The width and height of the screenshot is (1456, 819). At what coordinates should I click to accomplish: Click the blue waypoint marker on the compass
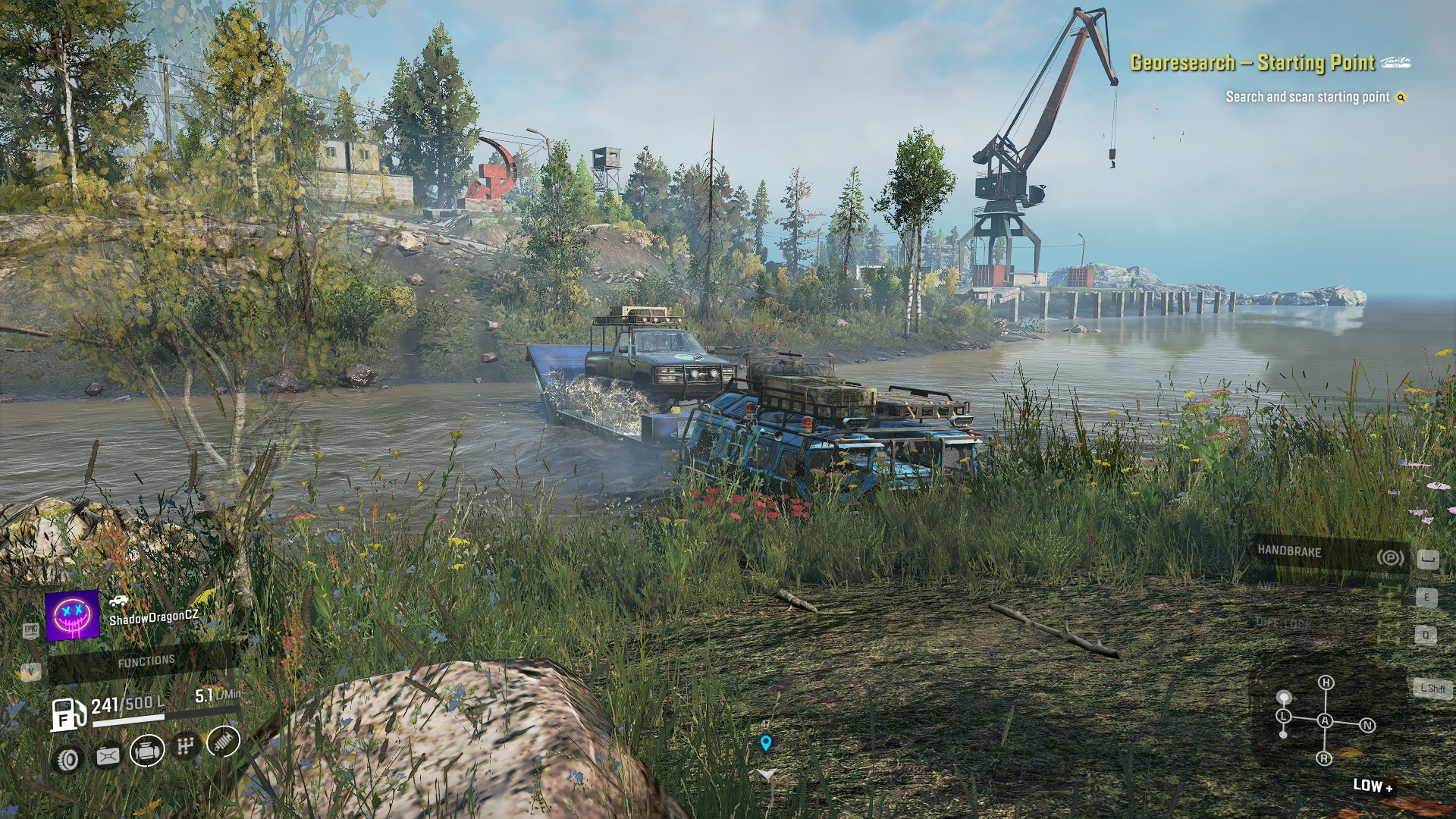coord(766,743)
